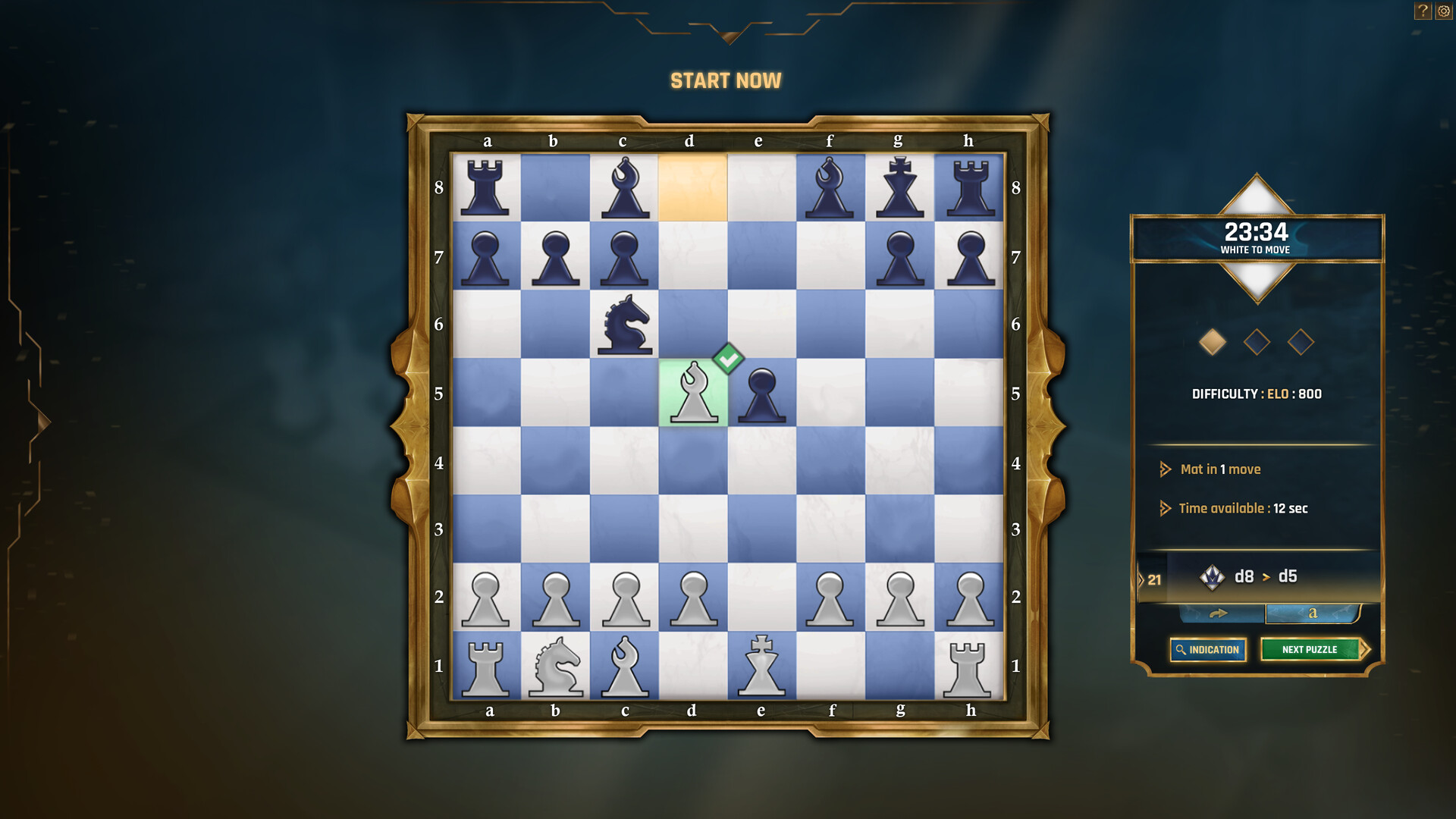Click the black knight on c6

tap(624, 326)
